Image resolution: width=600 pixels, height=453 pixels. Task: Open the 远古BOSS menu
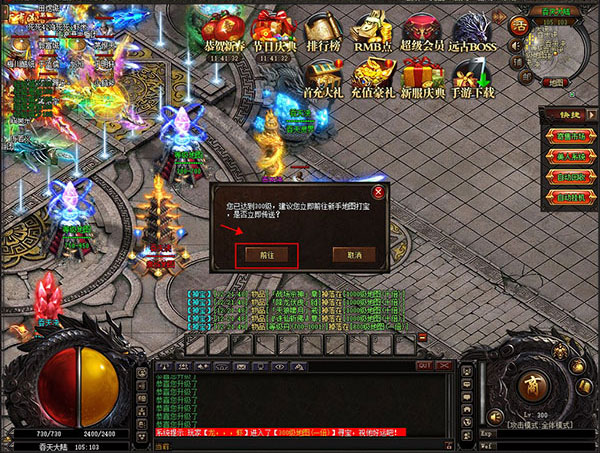point(470,32)
